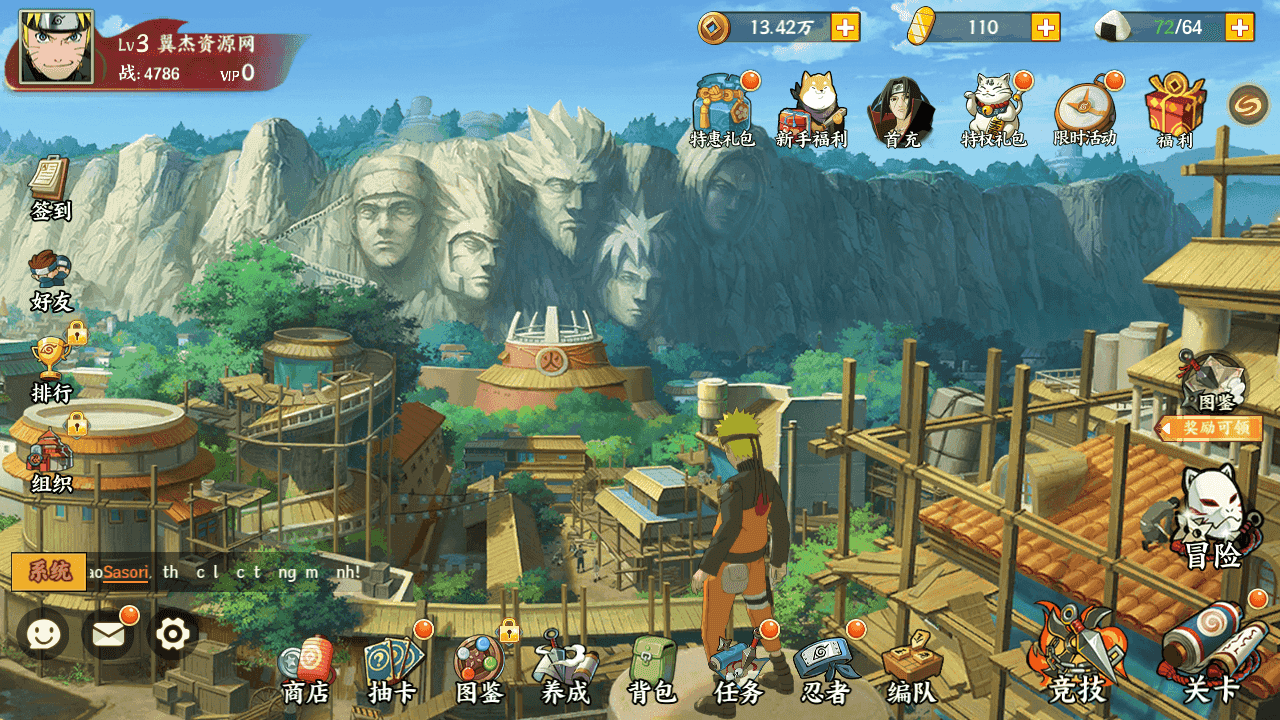Open the 特惠礼包 special gift pack

[x=722, y=110]
